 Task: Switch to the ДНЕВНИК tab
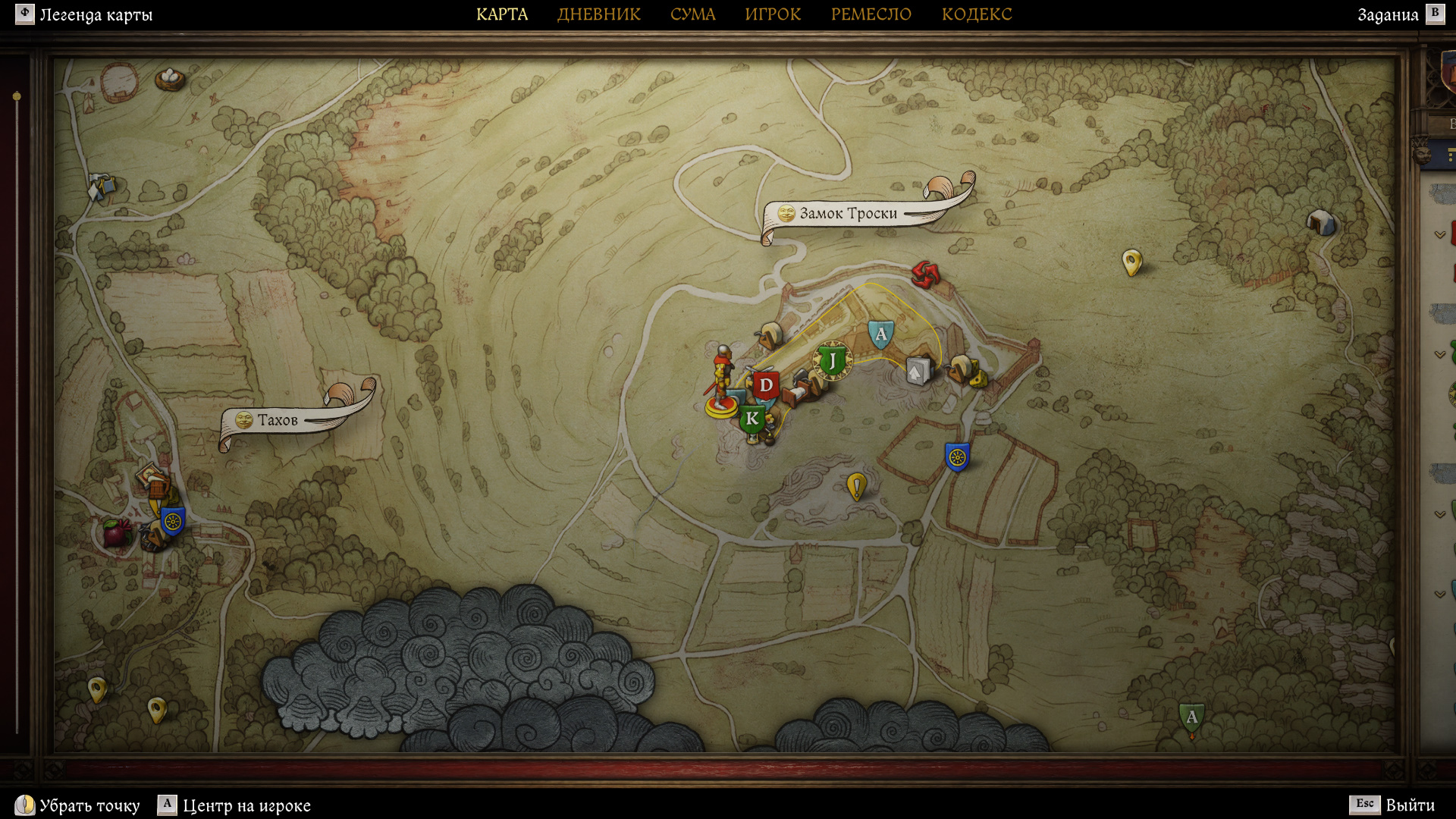598,14
